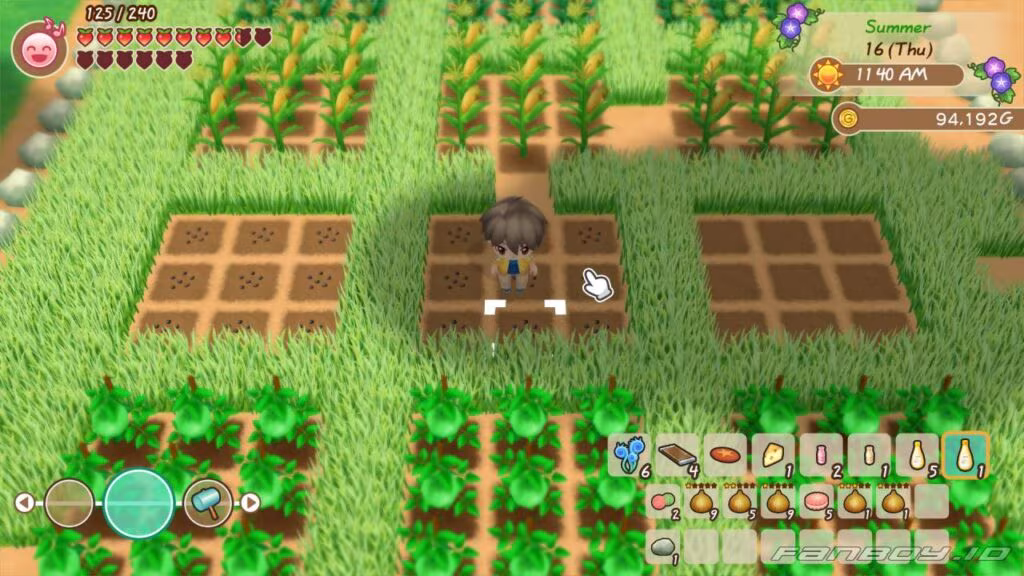Select the pink round cake slot
Screen dimensions: 1024x576
(x=818, y=501)
